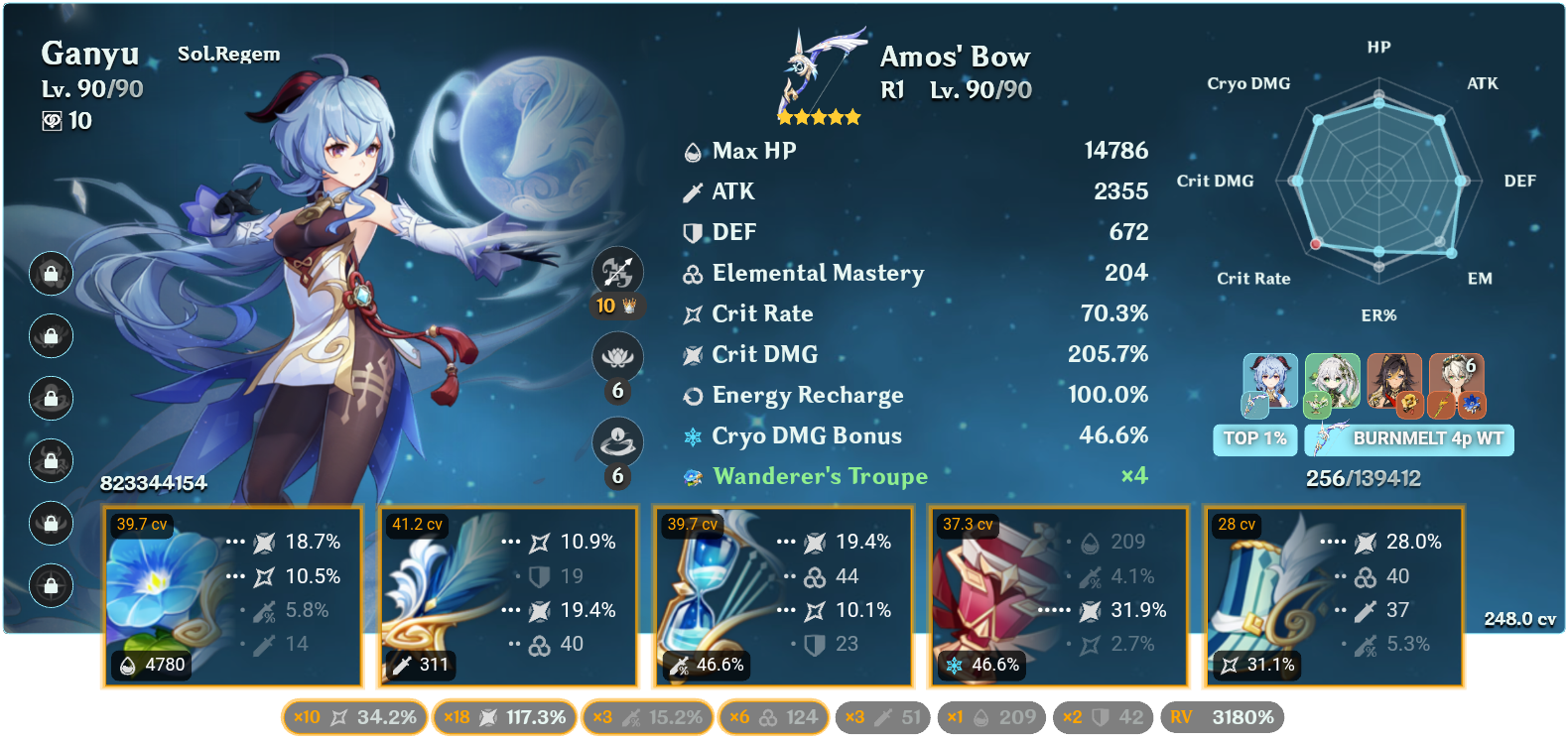The image size is (1568, 741).
Task: Unlock the third lock from the top
Action: click(51, 399)
